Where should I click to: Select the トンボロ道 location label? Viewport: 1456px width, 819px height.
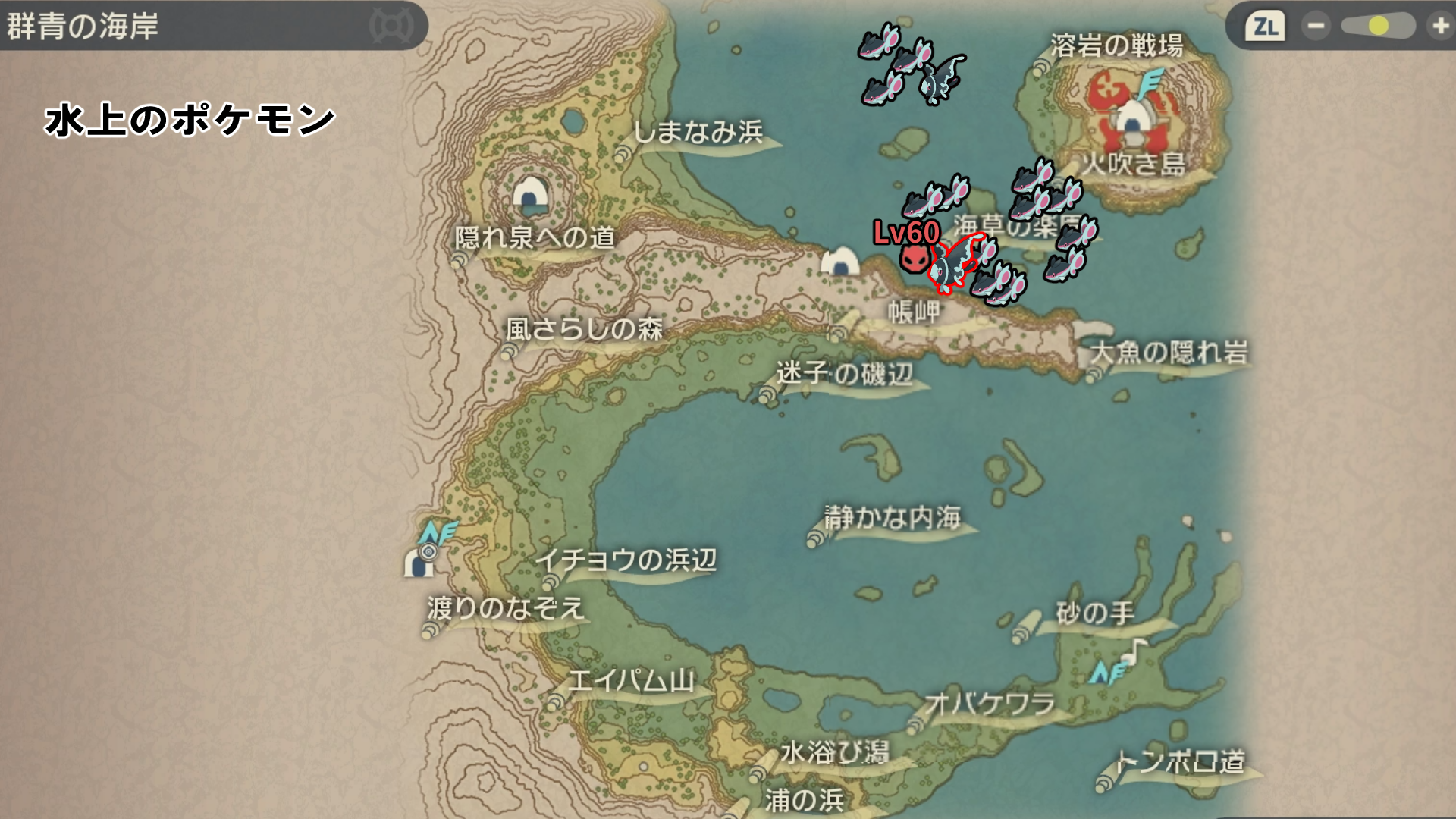pos(1180,761)
